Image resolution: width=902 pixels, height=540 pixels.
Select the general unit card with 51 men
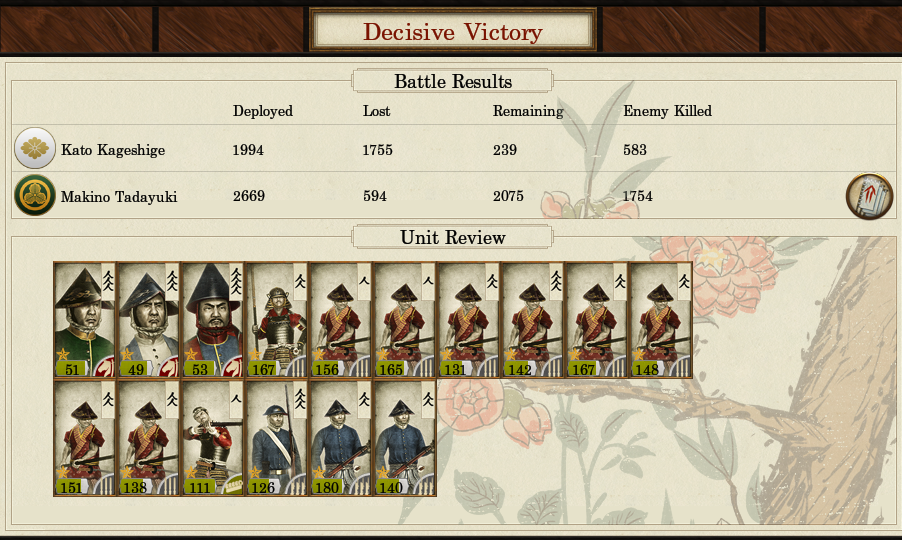click(84, 320)
